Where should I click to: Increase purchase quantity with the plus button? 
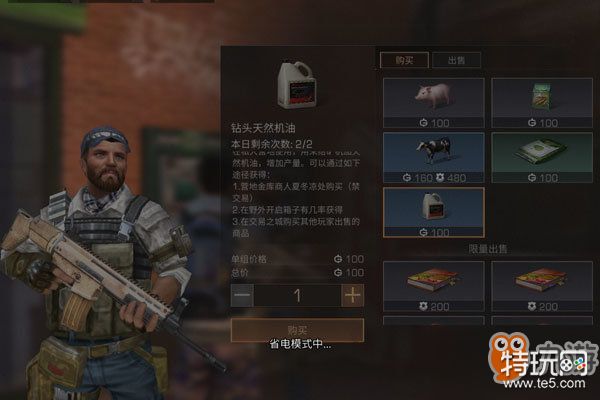[x=352, y=295]
